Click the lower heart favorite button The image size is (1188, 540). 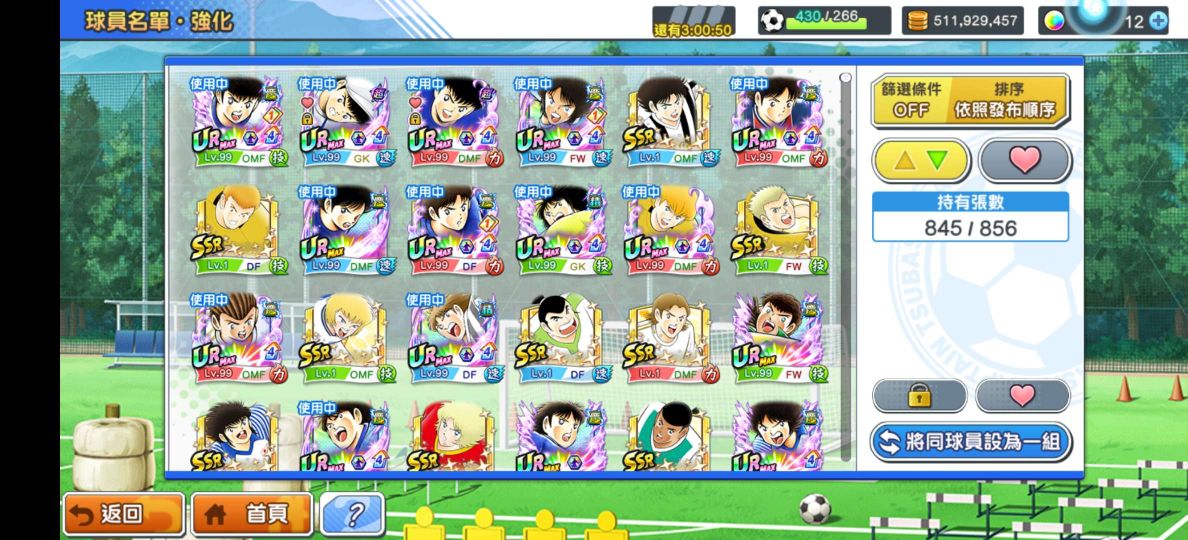tap(1022, 396)
